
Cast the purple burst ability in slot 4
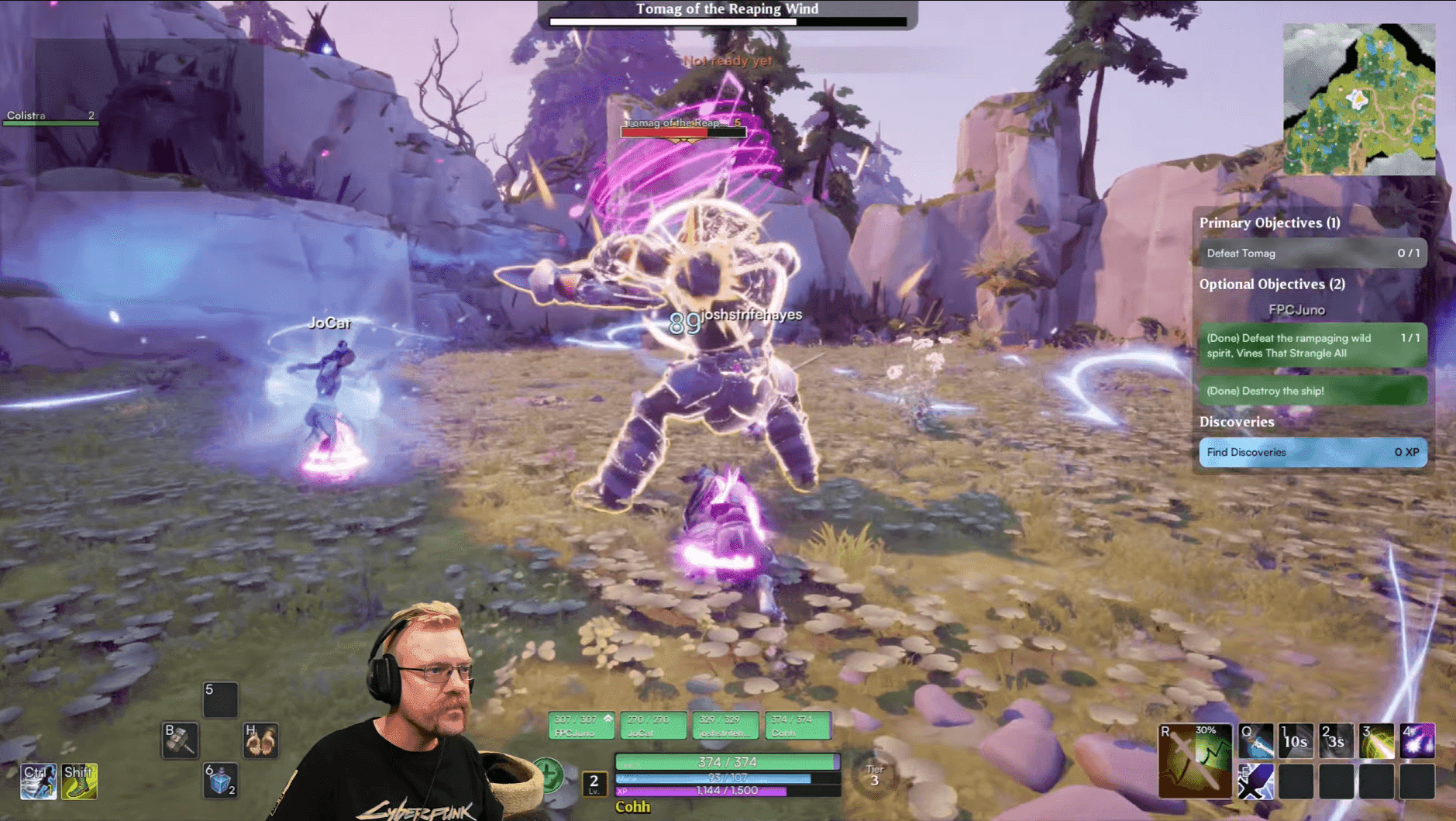(x=1416, y=741)
